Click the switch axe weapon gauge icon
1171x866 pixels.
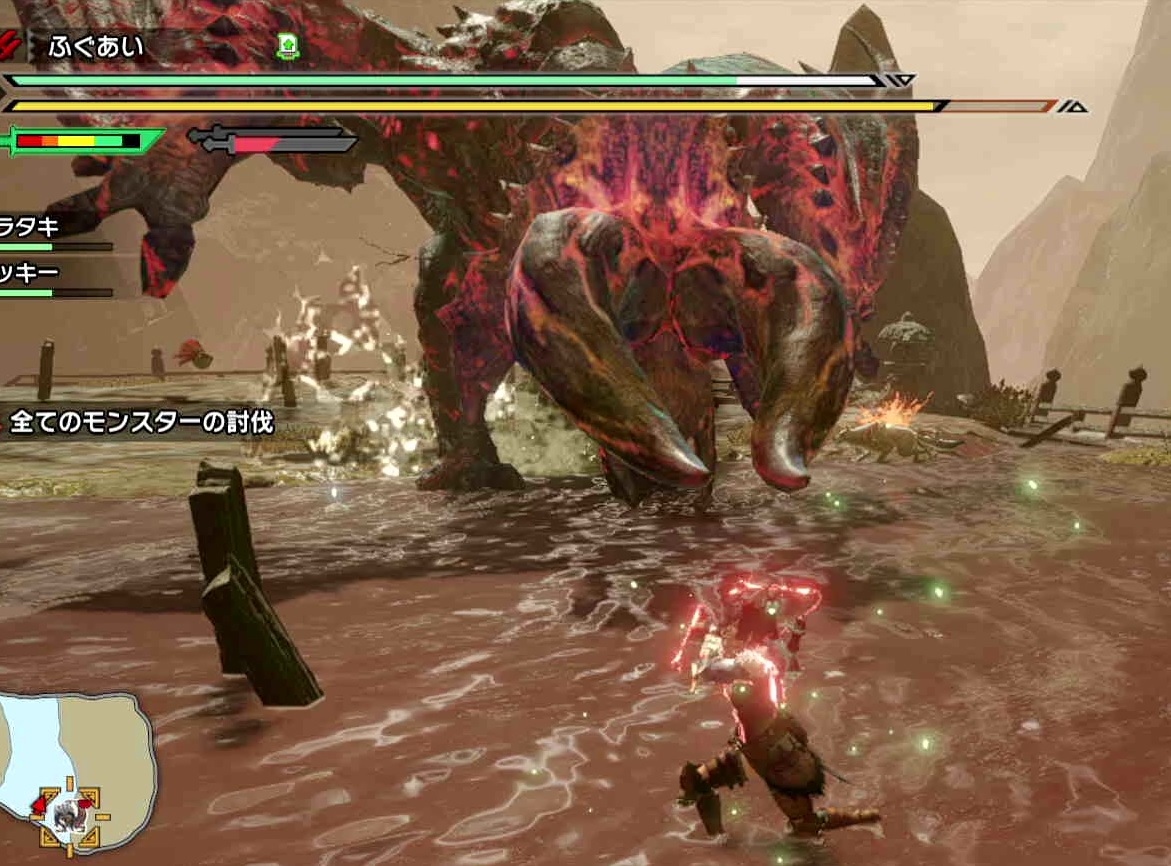271,140
